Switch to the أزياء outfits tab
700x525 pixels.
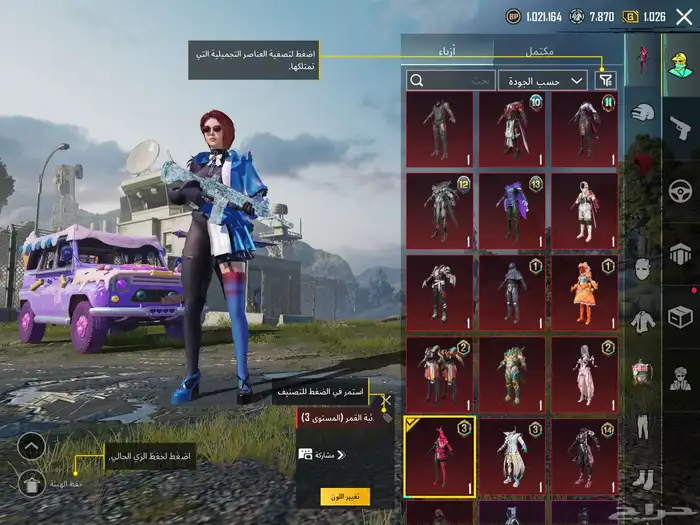pyautogui.click(x=448, y=49)
